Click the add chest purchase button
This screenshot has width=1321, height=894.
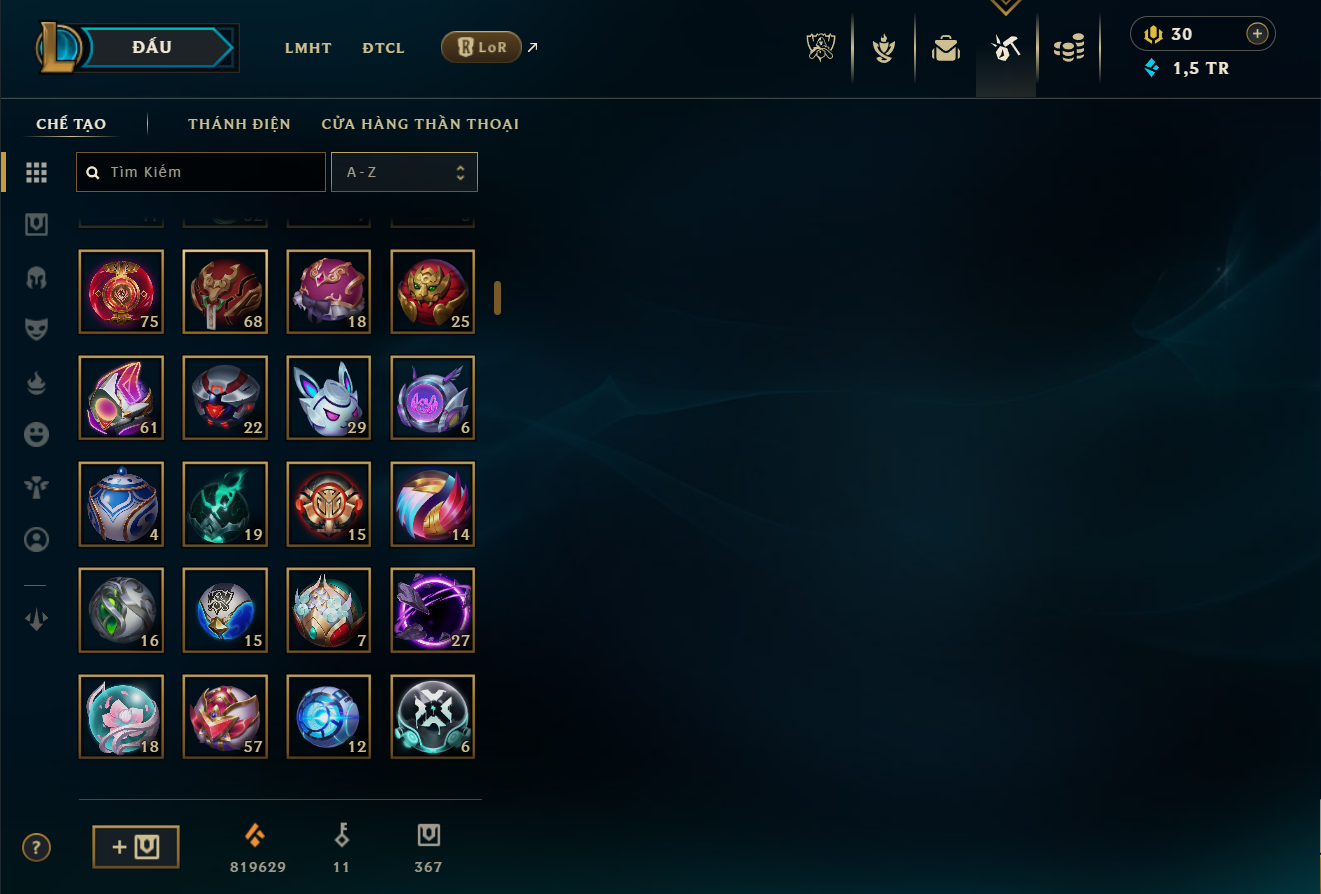(136, 847)
